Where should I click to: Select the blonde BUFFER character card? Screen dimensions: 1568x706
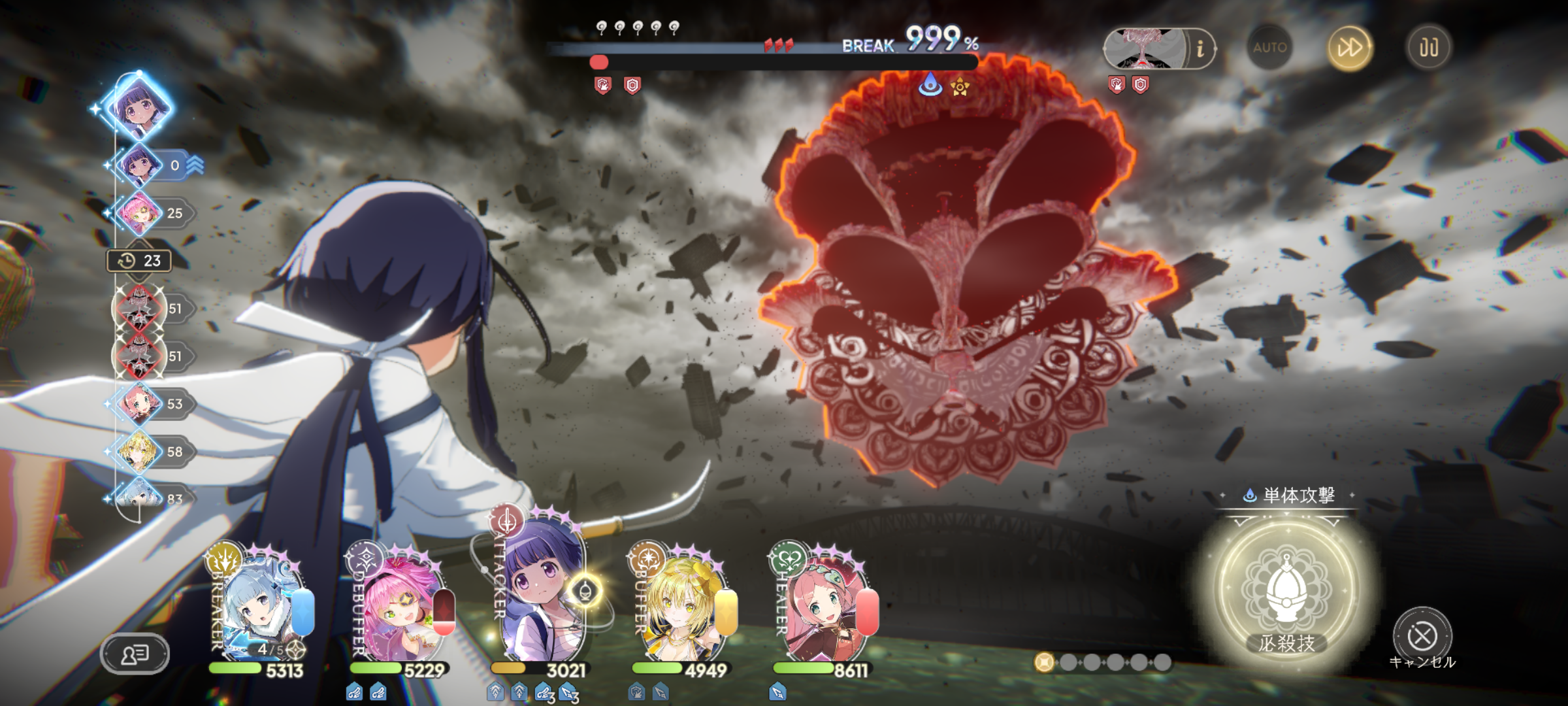pos(683,605)
